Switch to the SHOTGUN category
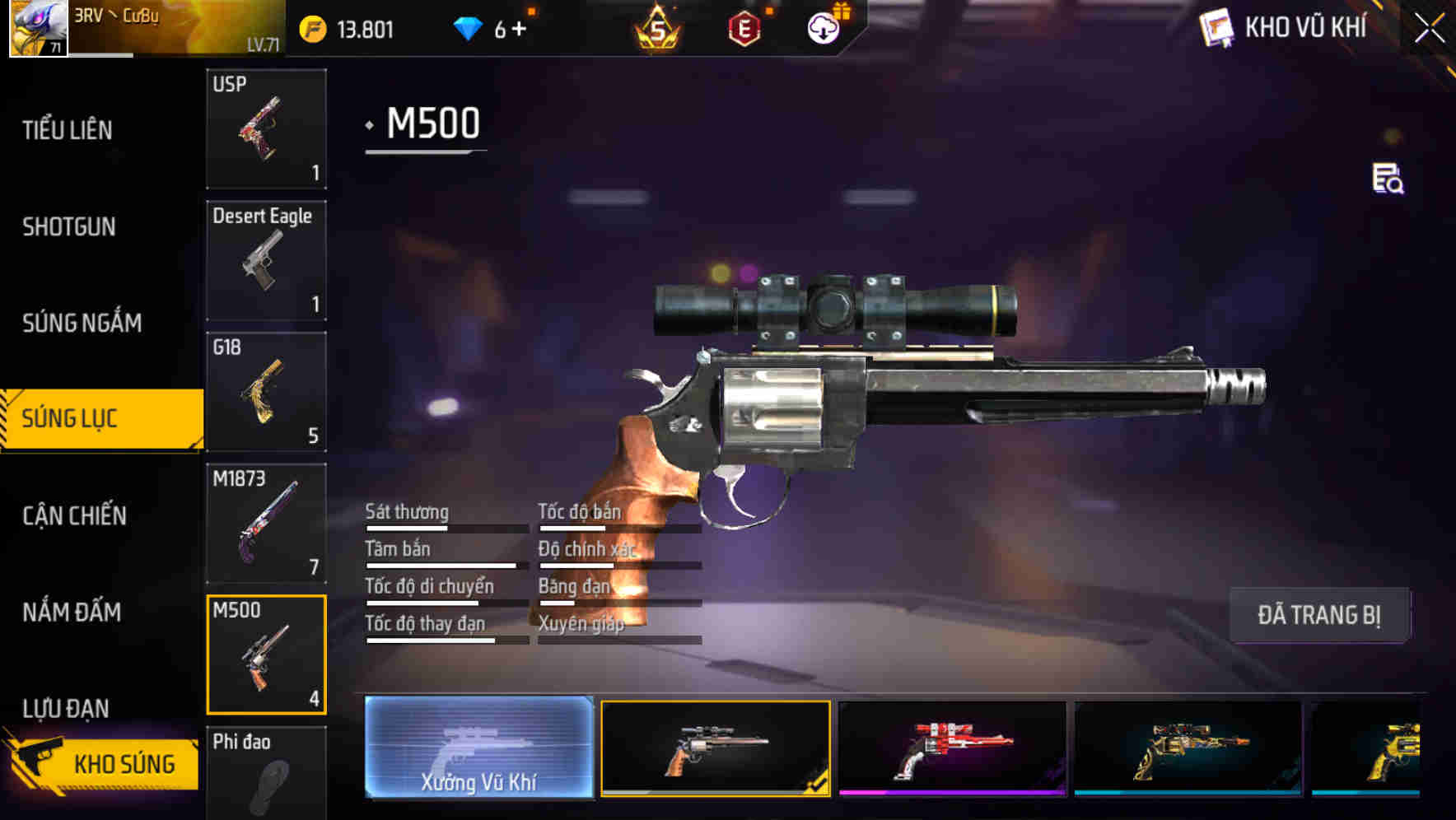This screenshot has width=1456, height=820. [x=70, y=226]
